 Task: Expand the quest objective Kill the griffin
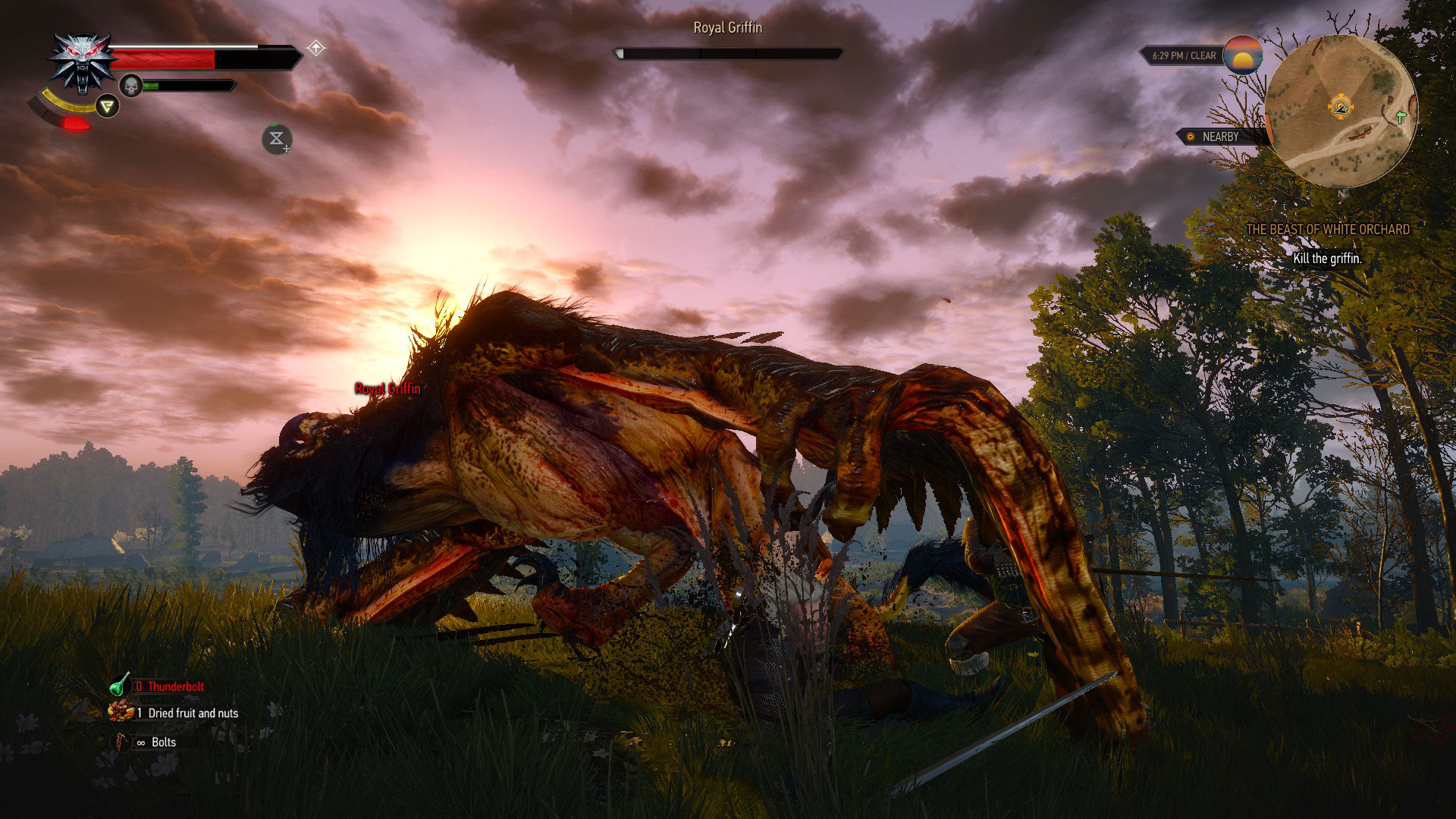pyautogui.click(x=1328, y=257)
